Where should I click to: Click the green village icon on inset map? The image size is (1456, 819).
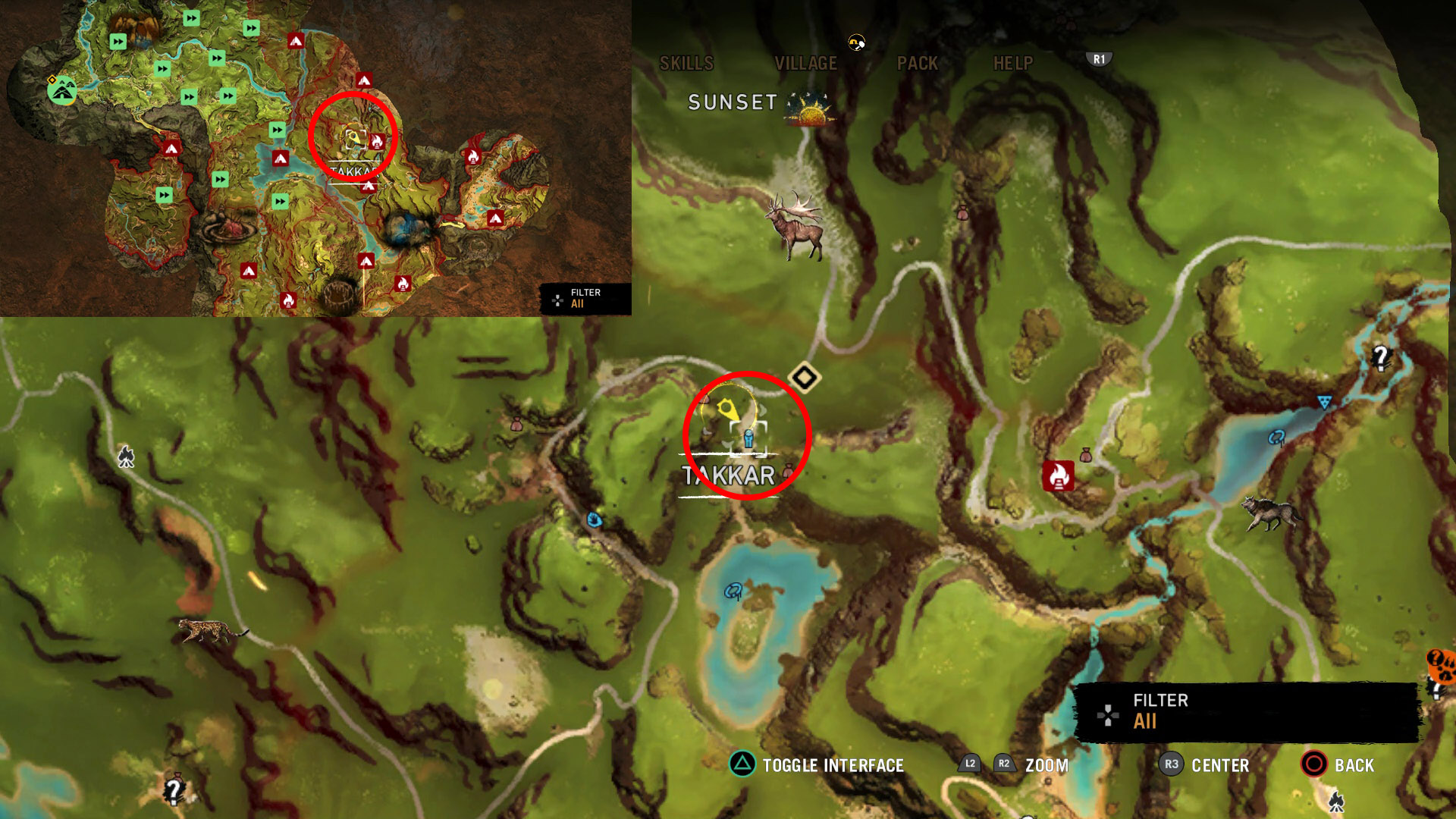click(62, 91)
